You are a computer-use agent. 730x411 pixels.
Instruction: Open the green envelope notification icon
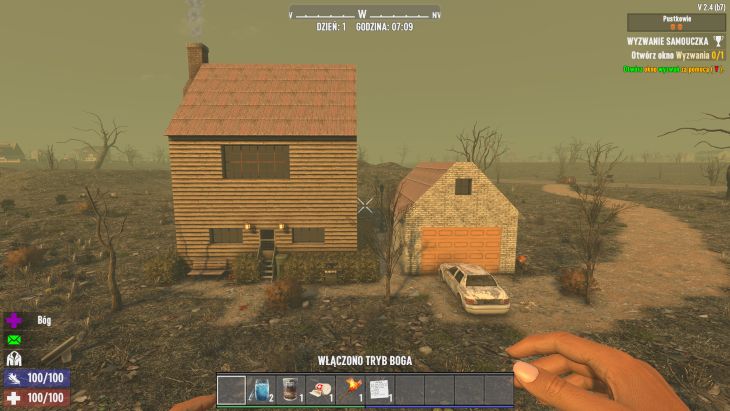15,340
